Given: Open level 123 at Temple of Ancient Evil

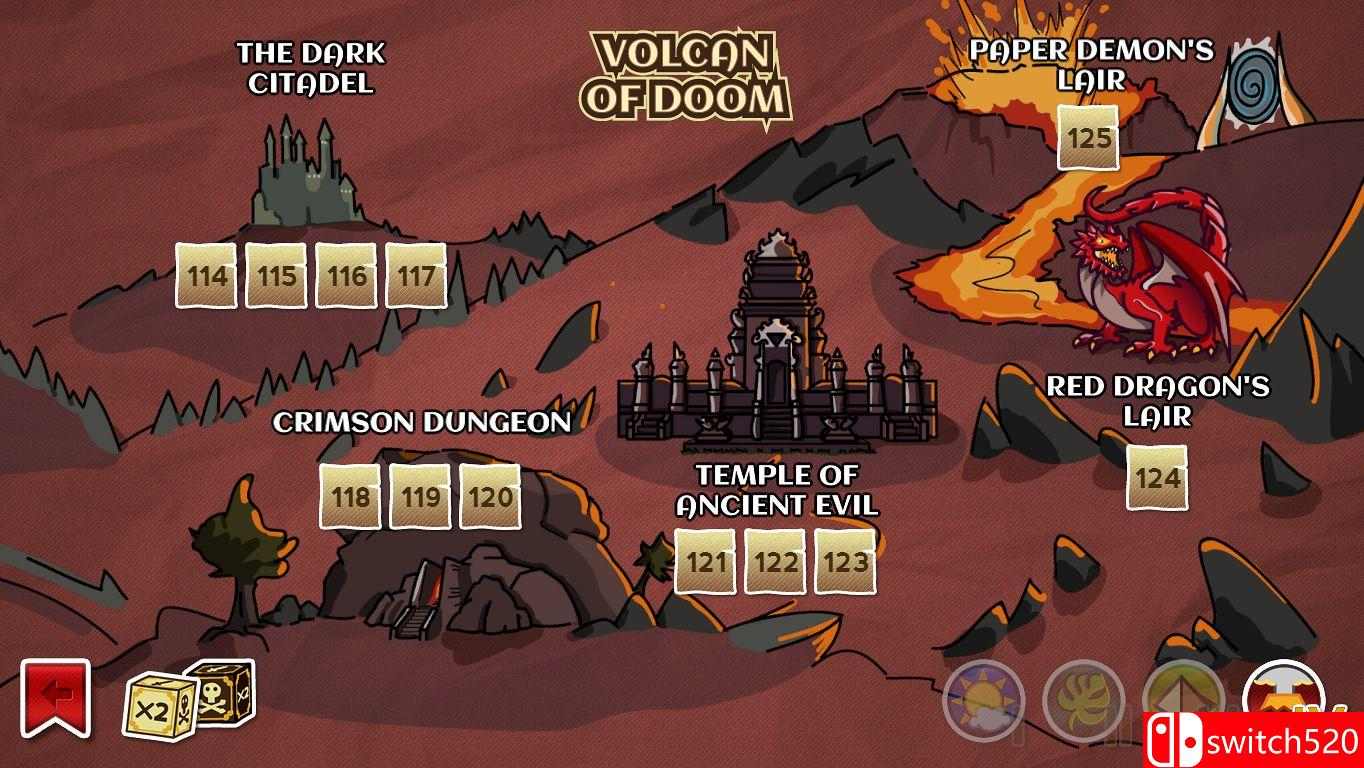Looking at the screenshot, I should pyautogui.click(x=846, y=562).
